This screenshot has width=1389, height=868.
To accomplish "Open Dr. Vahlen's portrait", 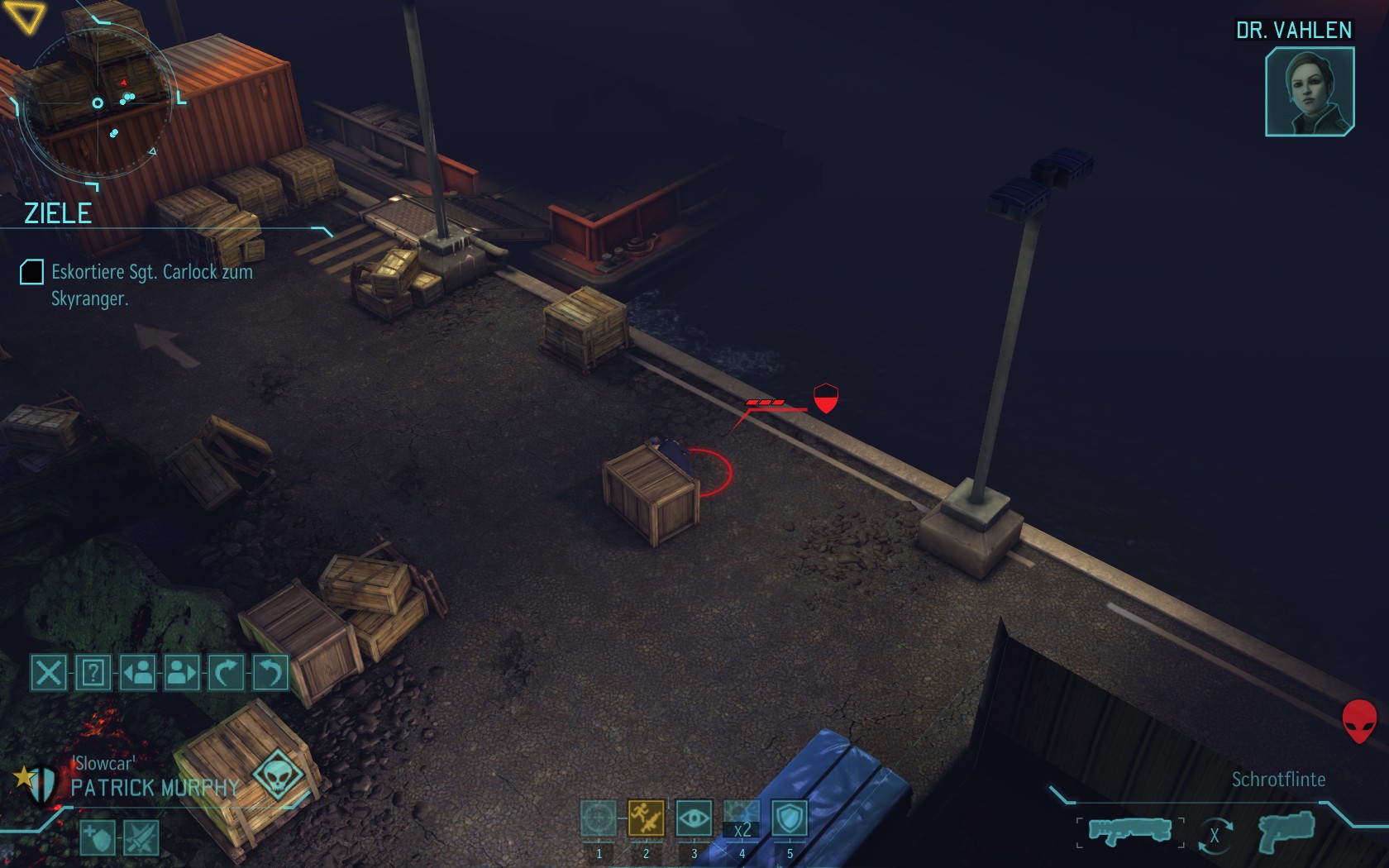I will click(x=1309, y=91).
